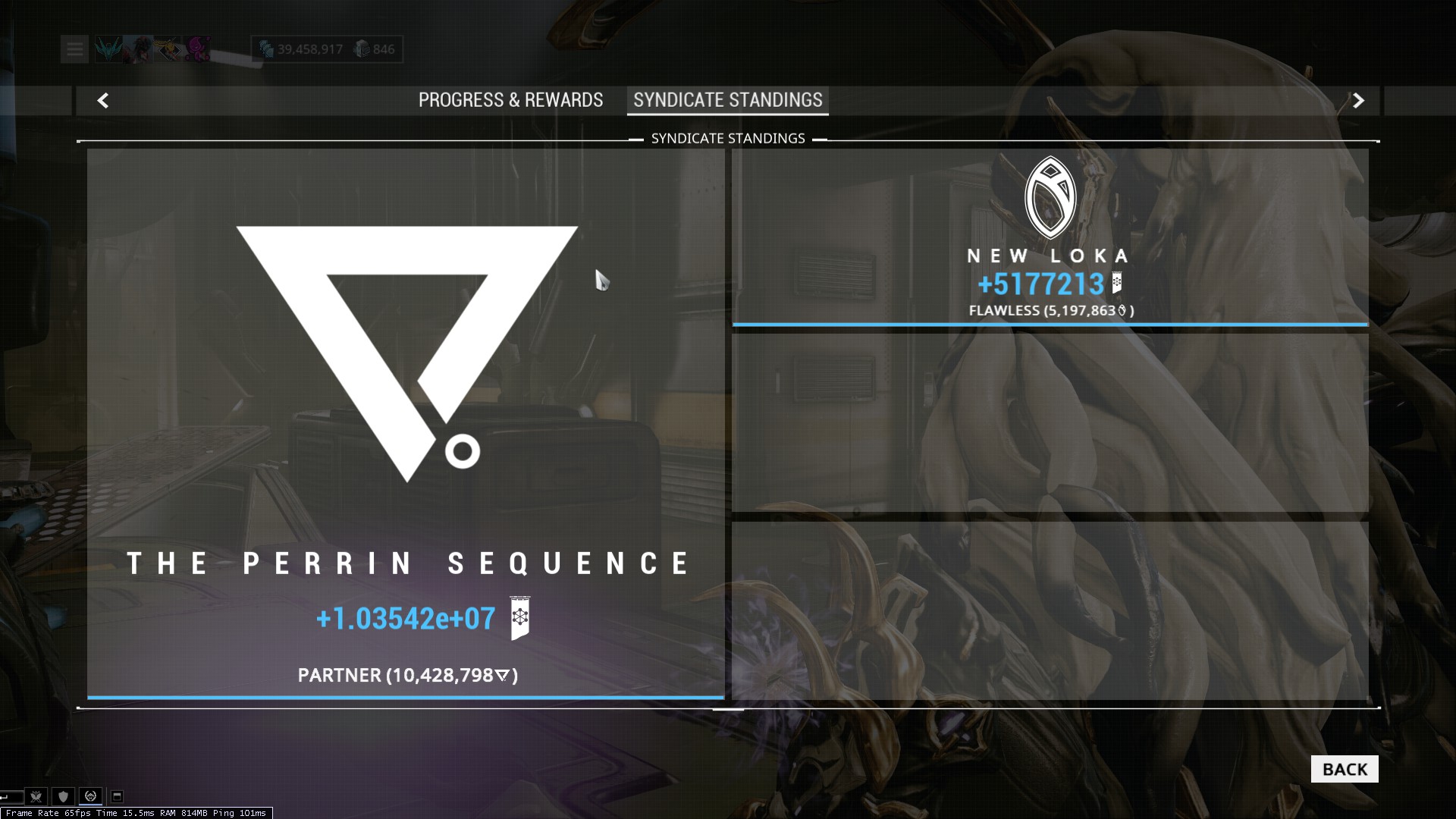This screenshot has width=1456, height=819.
Task: Open the hamburger menu in the top-left
Action: coord(74,49)
